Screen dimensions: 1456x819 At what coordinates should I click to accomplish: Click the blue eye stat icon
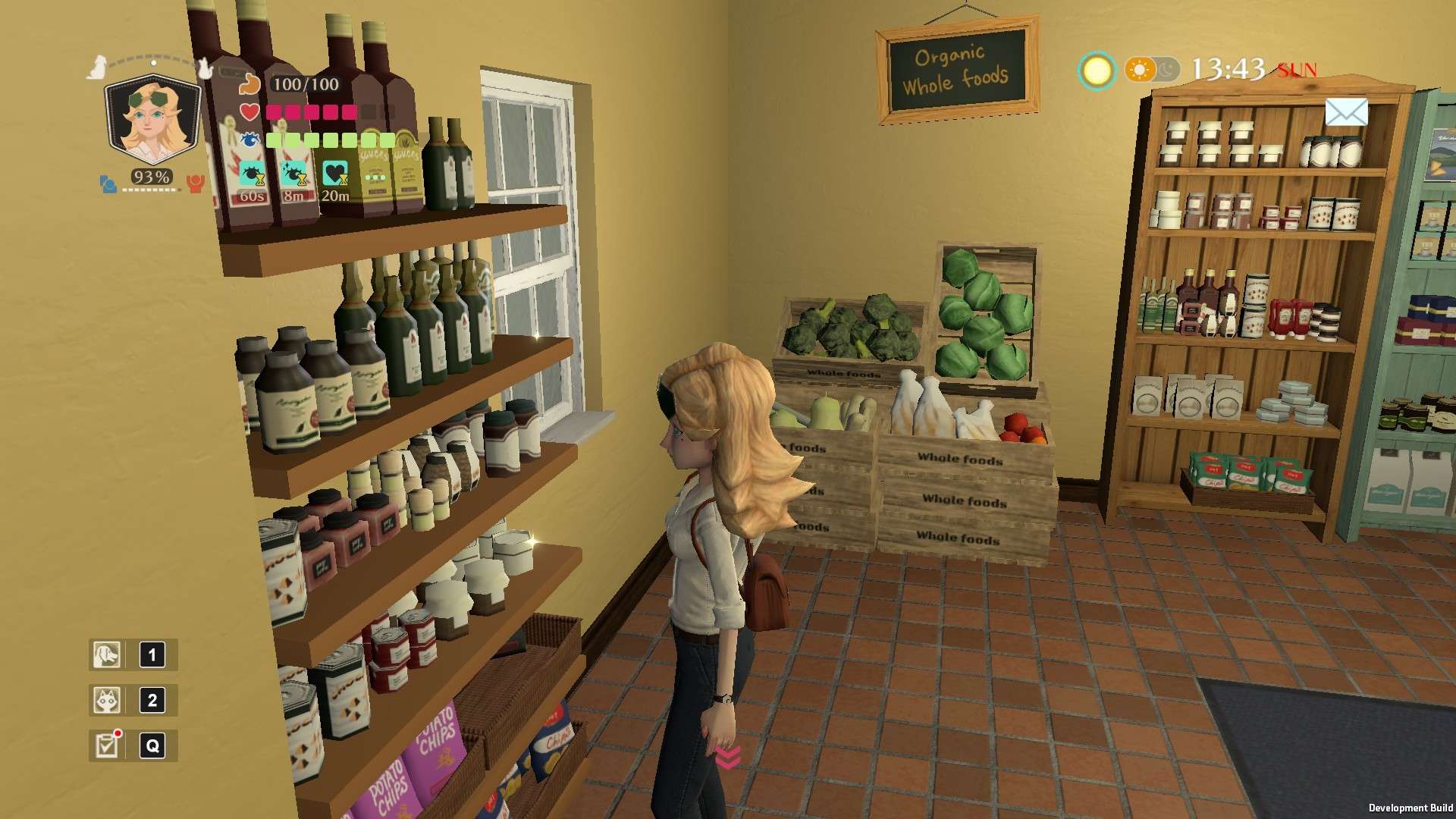pyautogui.click(x=249, y=140)
